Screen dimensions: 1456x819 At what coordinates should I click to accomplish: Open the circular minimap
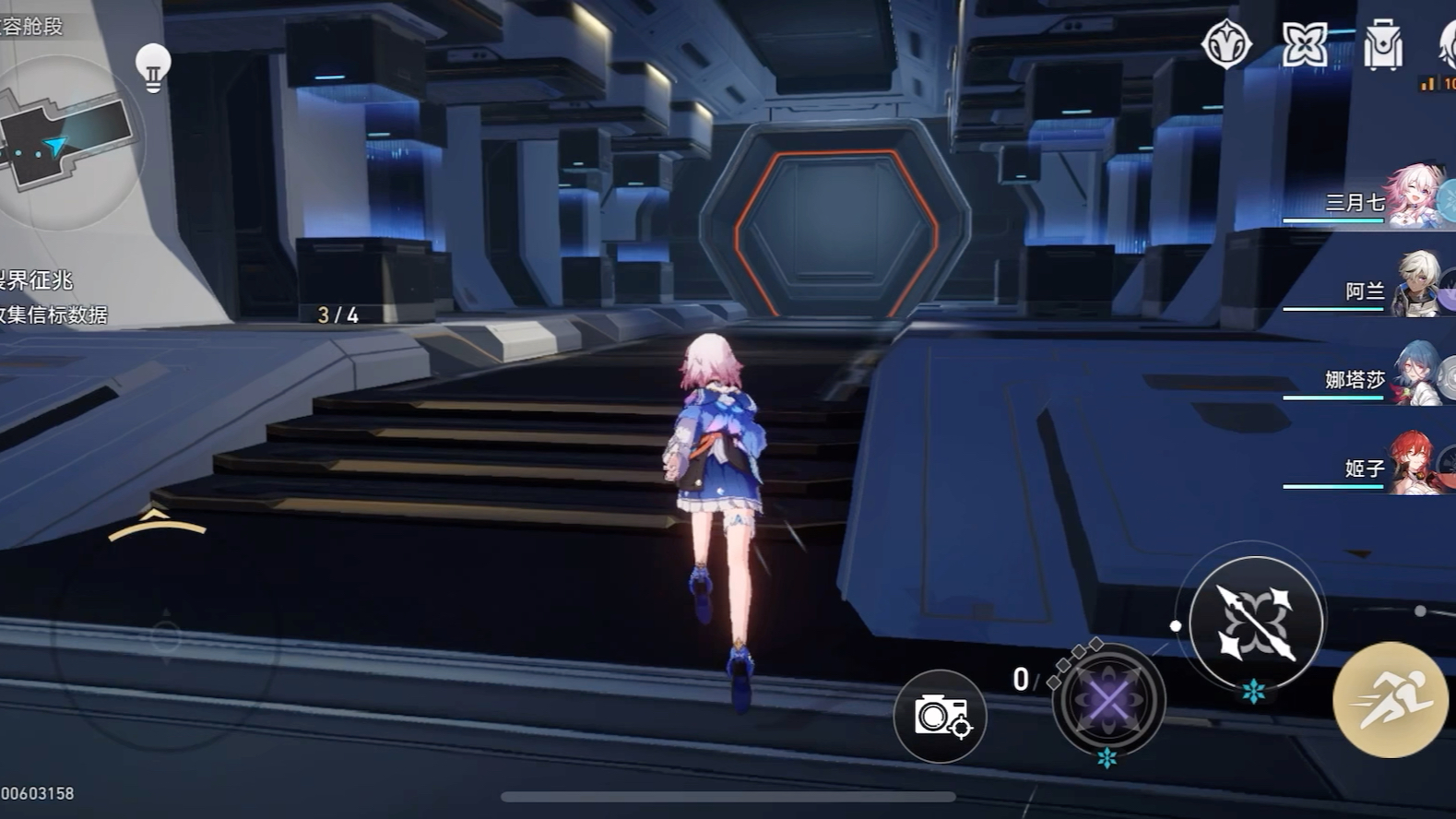63,140
